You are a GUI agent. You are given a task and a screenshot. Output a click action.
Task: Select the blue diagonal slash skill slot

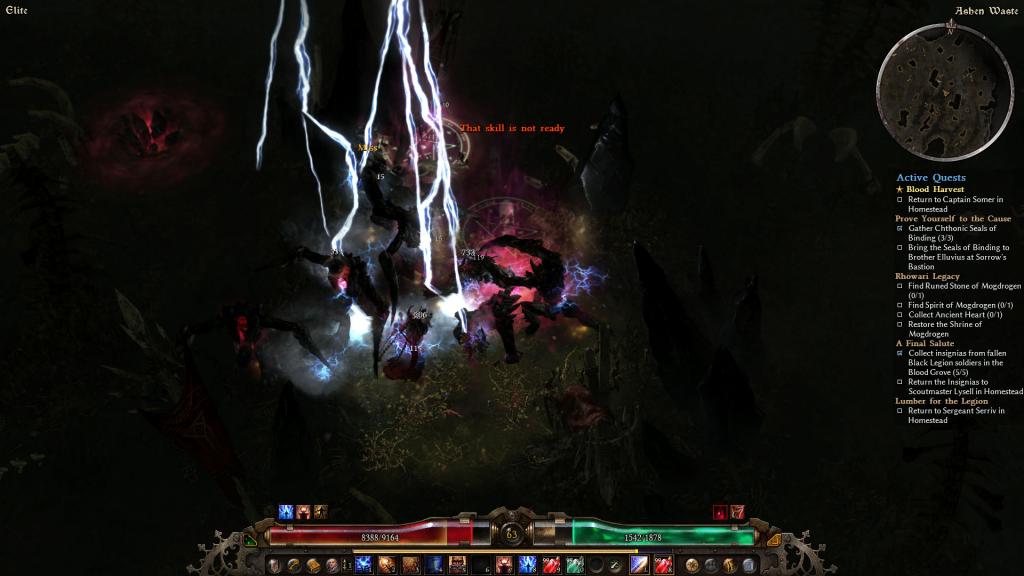(638, 565)
